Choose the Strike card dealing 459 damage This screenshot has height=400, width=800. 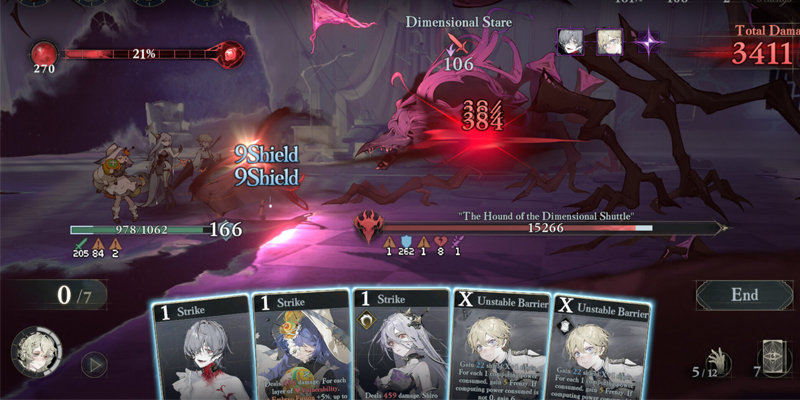[400, 350]
